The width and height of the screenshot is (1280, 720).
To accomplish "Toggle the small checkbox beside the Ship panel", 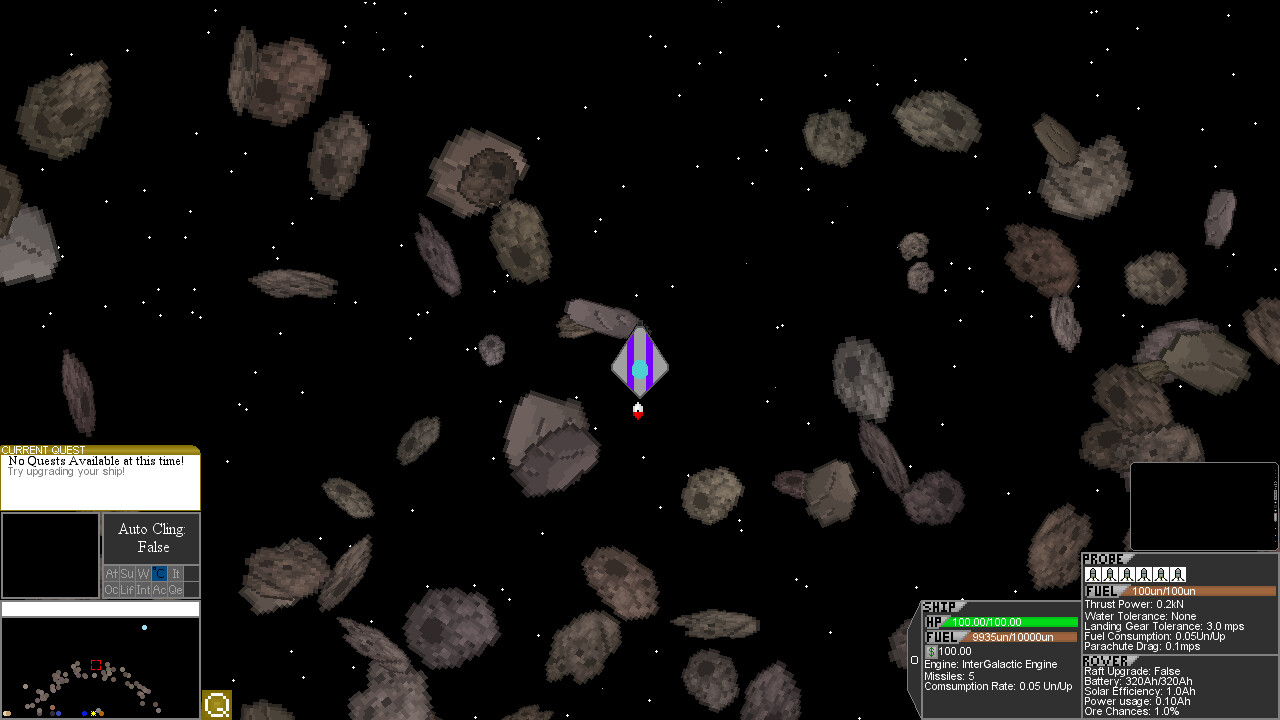I will click(x=914, y=659).
